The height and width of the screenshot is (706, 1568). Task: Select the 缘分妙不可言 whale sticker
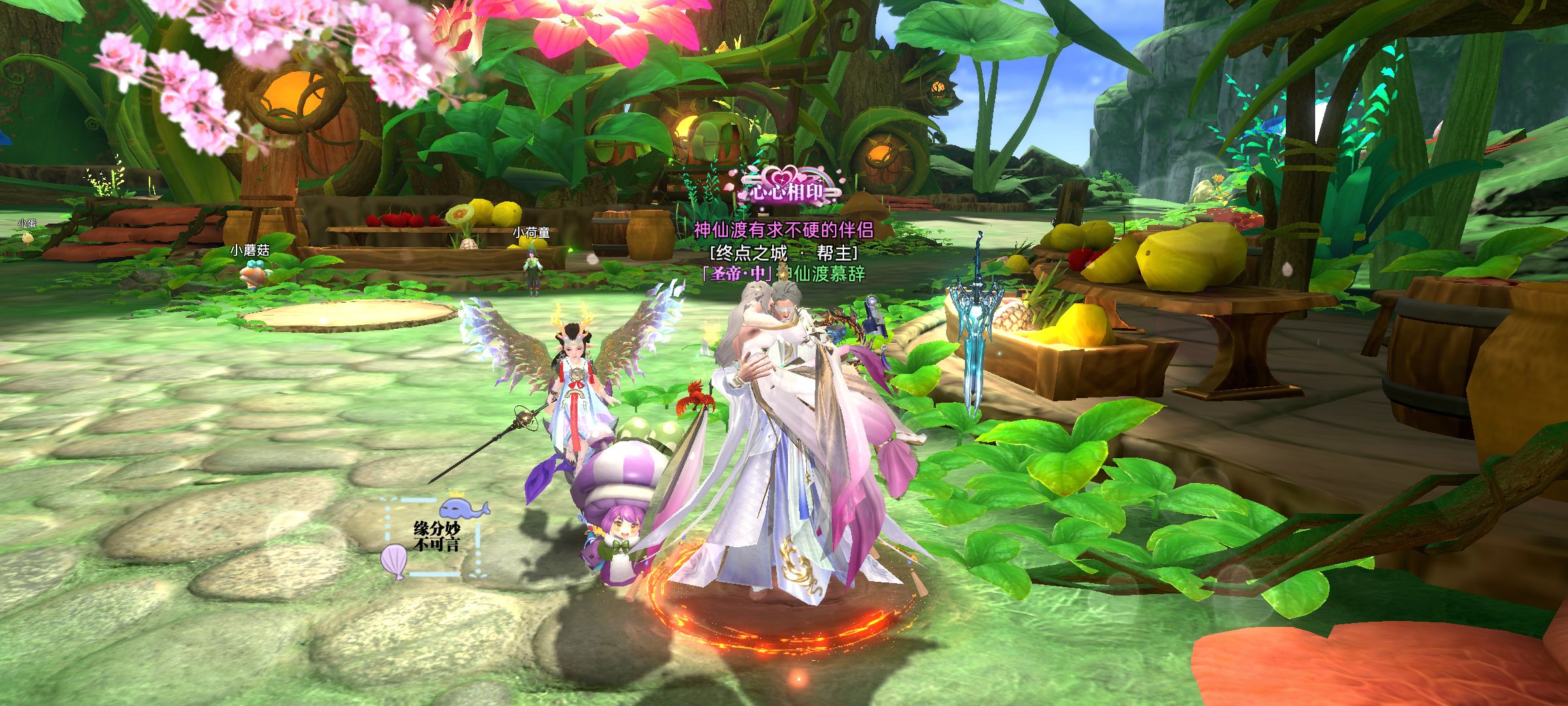pos(435,536)
